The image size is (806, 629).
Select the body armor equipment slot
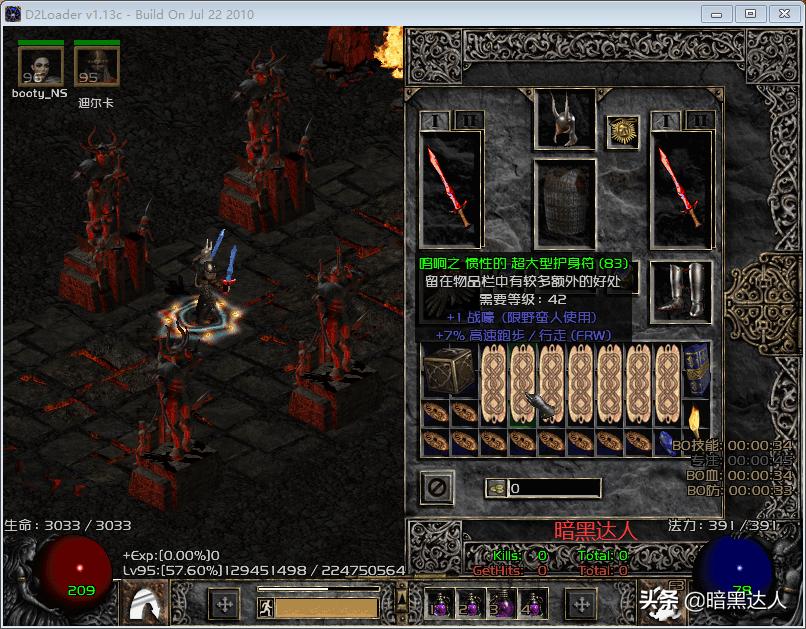(565, 207)
